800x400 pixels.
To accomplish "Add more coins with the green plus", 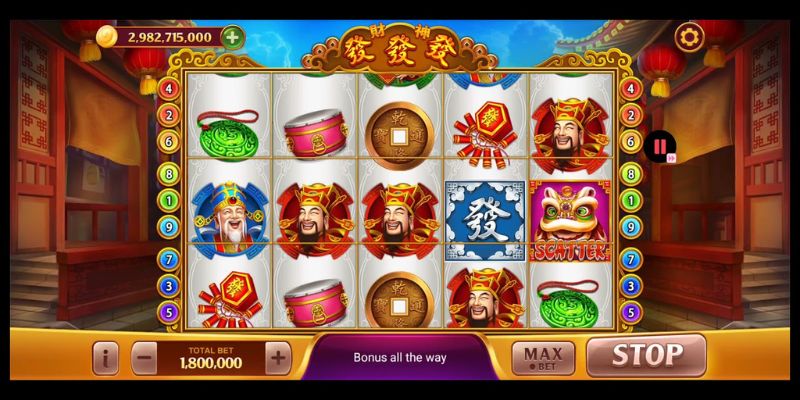I will [x=232, y=37].
